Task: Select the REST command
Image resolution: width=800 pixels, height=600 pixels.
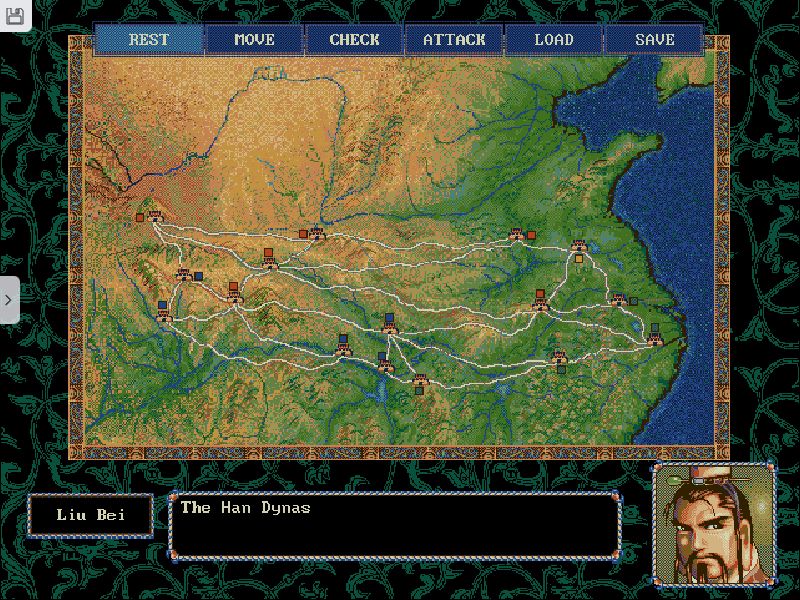Action: pyautogui.click(x=149, y=40)
